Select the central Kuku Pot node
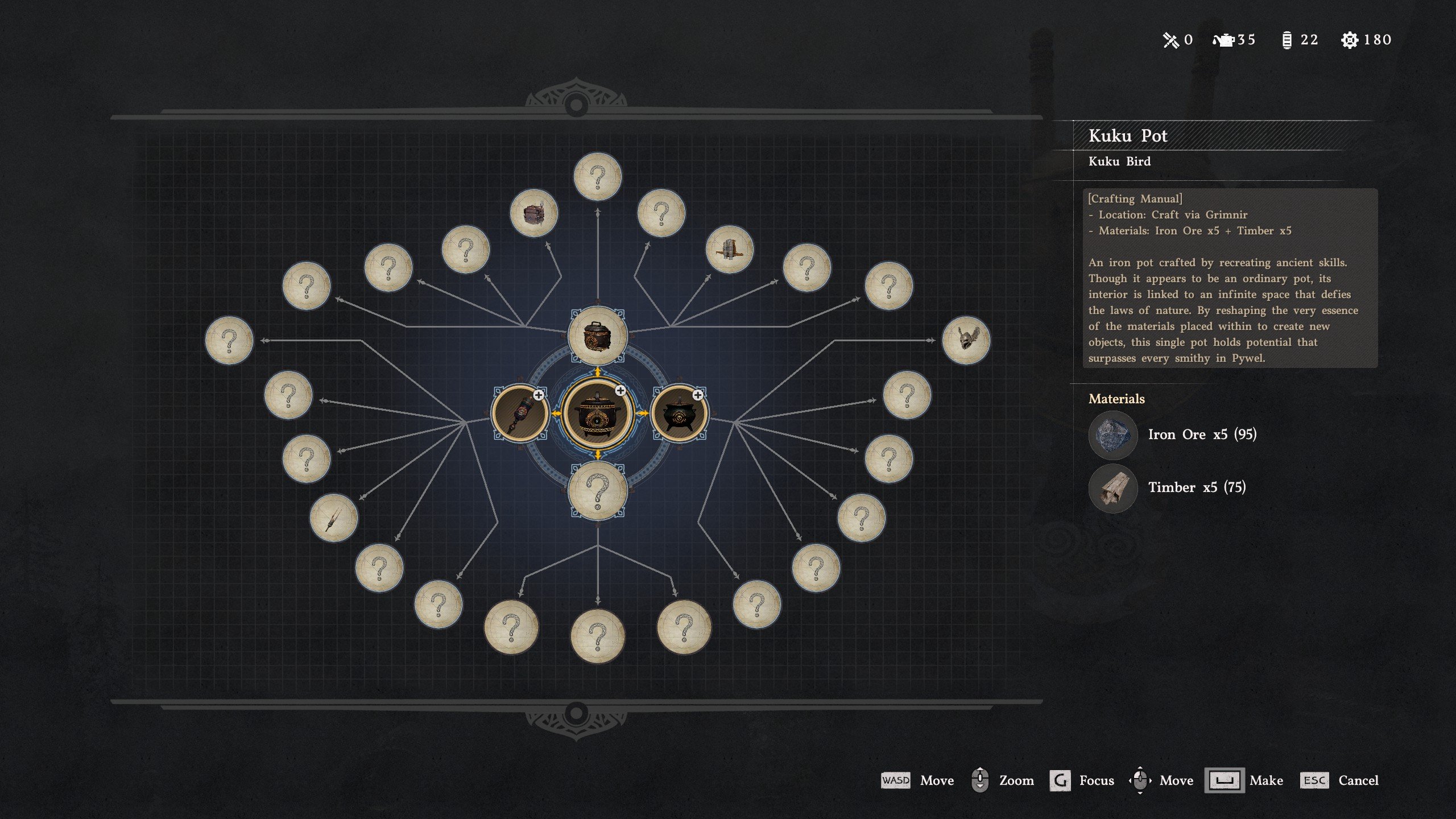Image resolution: width=1456 pixels, height=819 pixels. pos(597,413)
